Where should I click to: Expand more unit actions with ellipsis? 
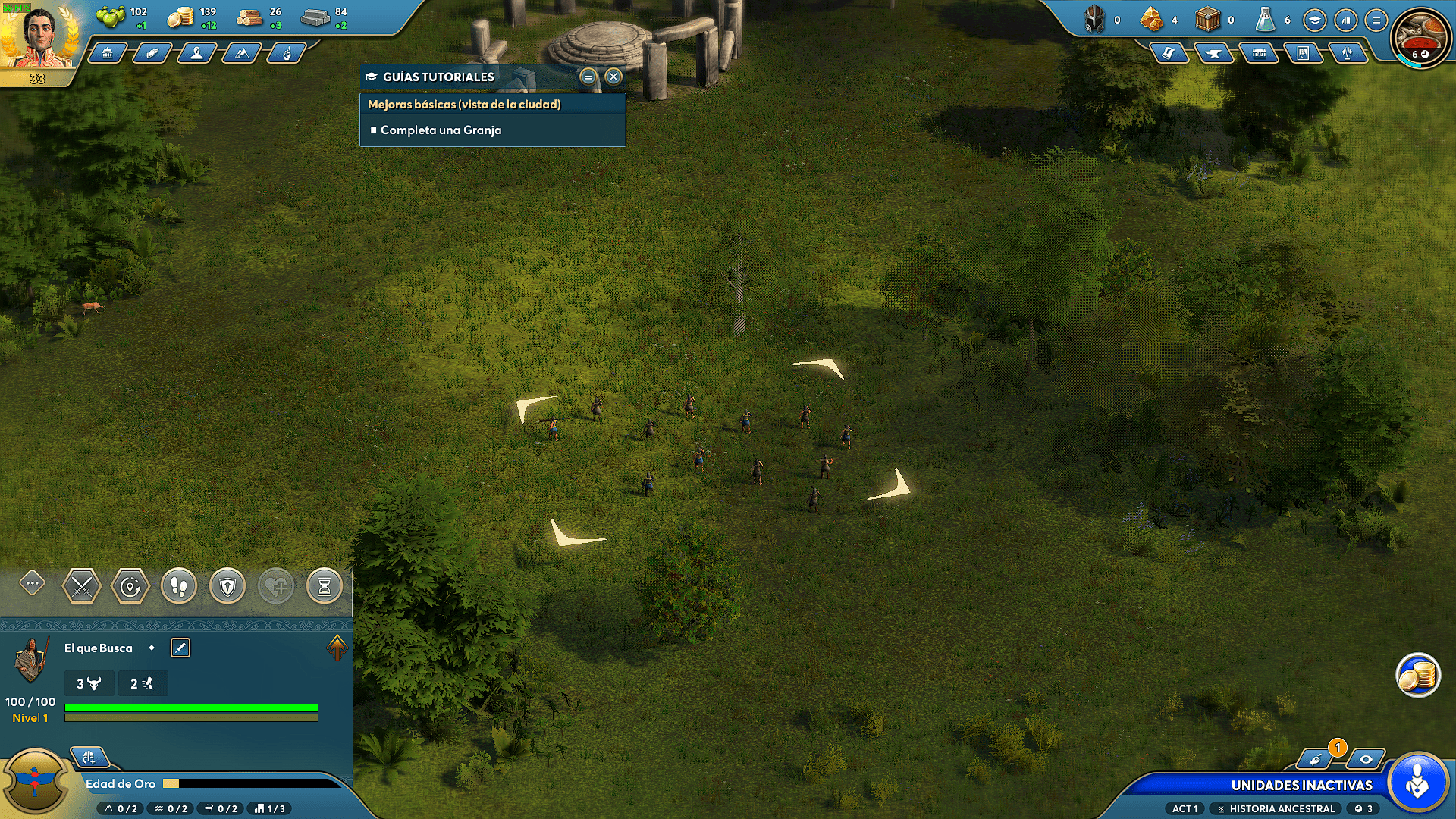(x=32, y=583)
